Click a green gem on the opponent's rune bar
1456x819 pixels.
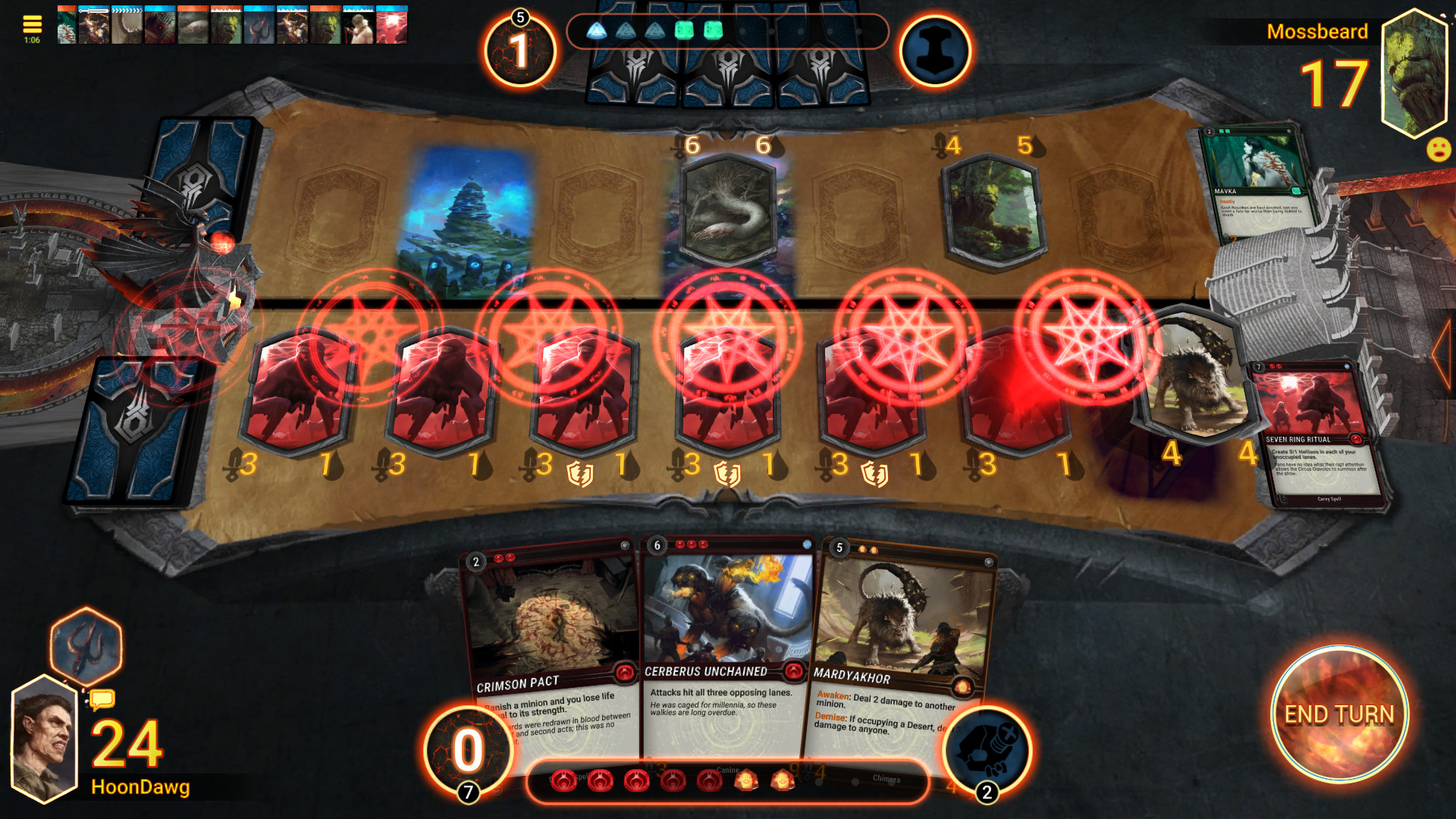(x=685, y=32)
